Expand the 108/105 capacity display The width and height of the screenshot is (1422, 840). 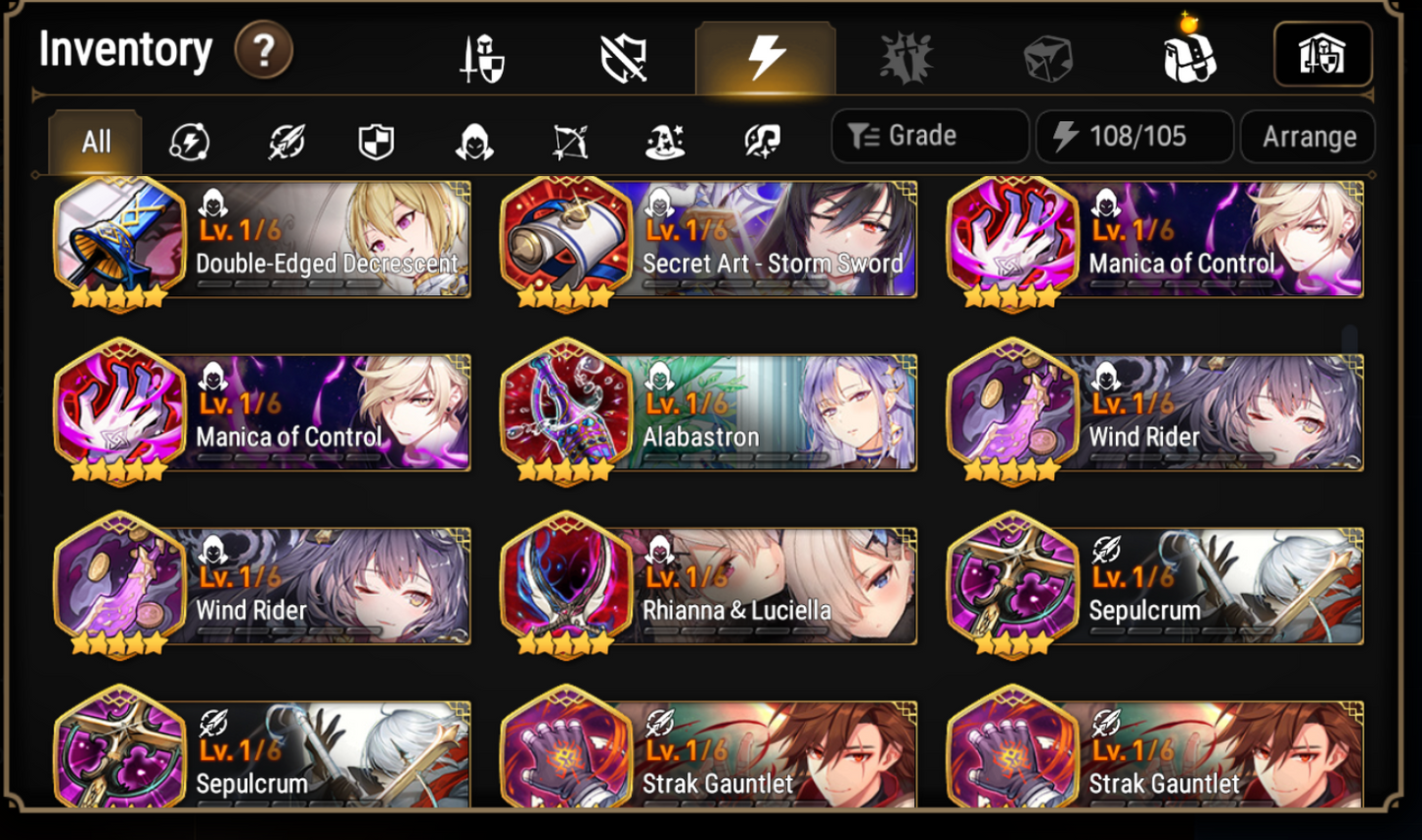1133,137
